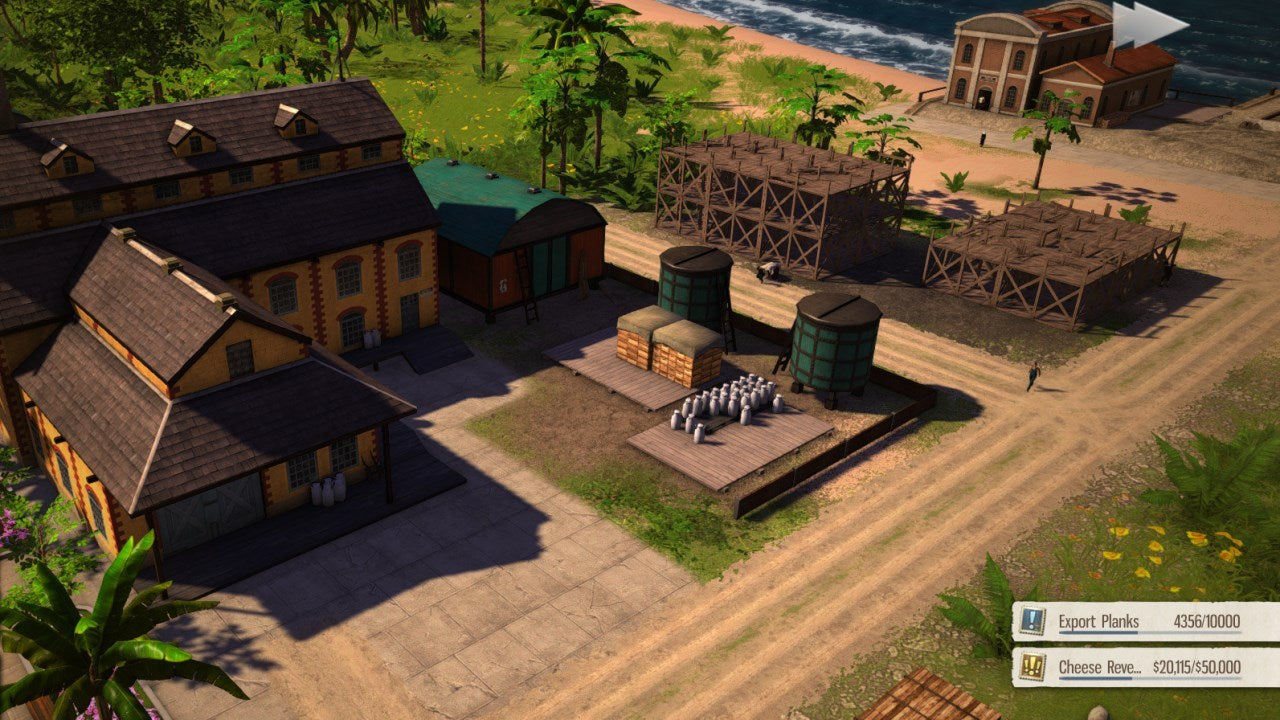Select the ox standing near the scaffolding
The image size is (1280, 720).
768,272
